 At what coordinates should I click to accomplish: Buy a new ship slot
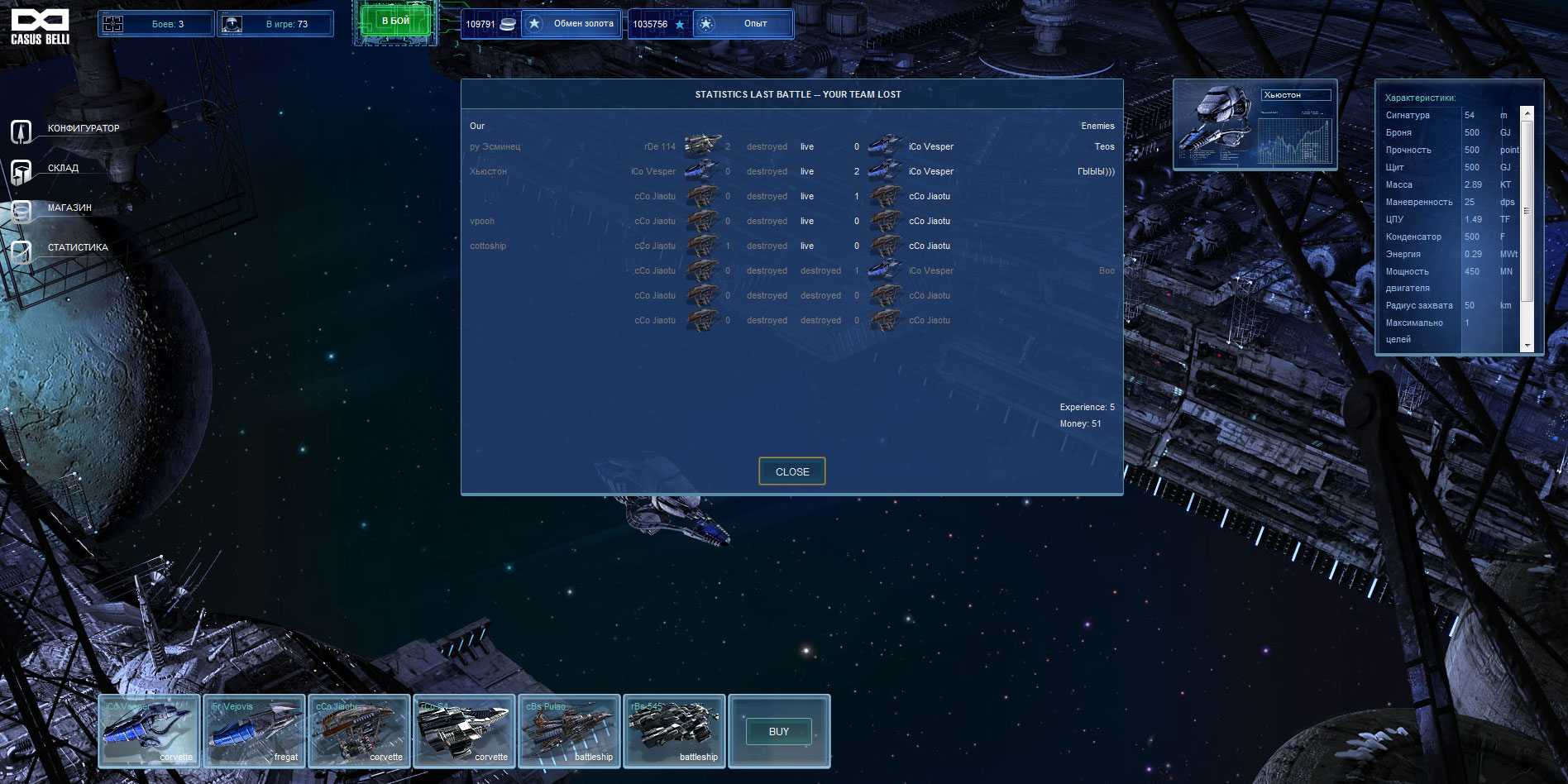pos(778,732)
